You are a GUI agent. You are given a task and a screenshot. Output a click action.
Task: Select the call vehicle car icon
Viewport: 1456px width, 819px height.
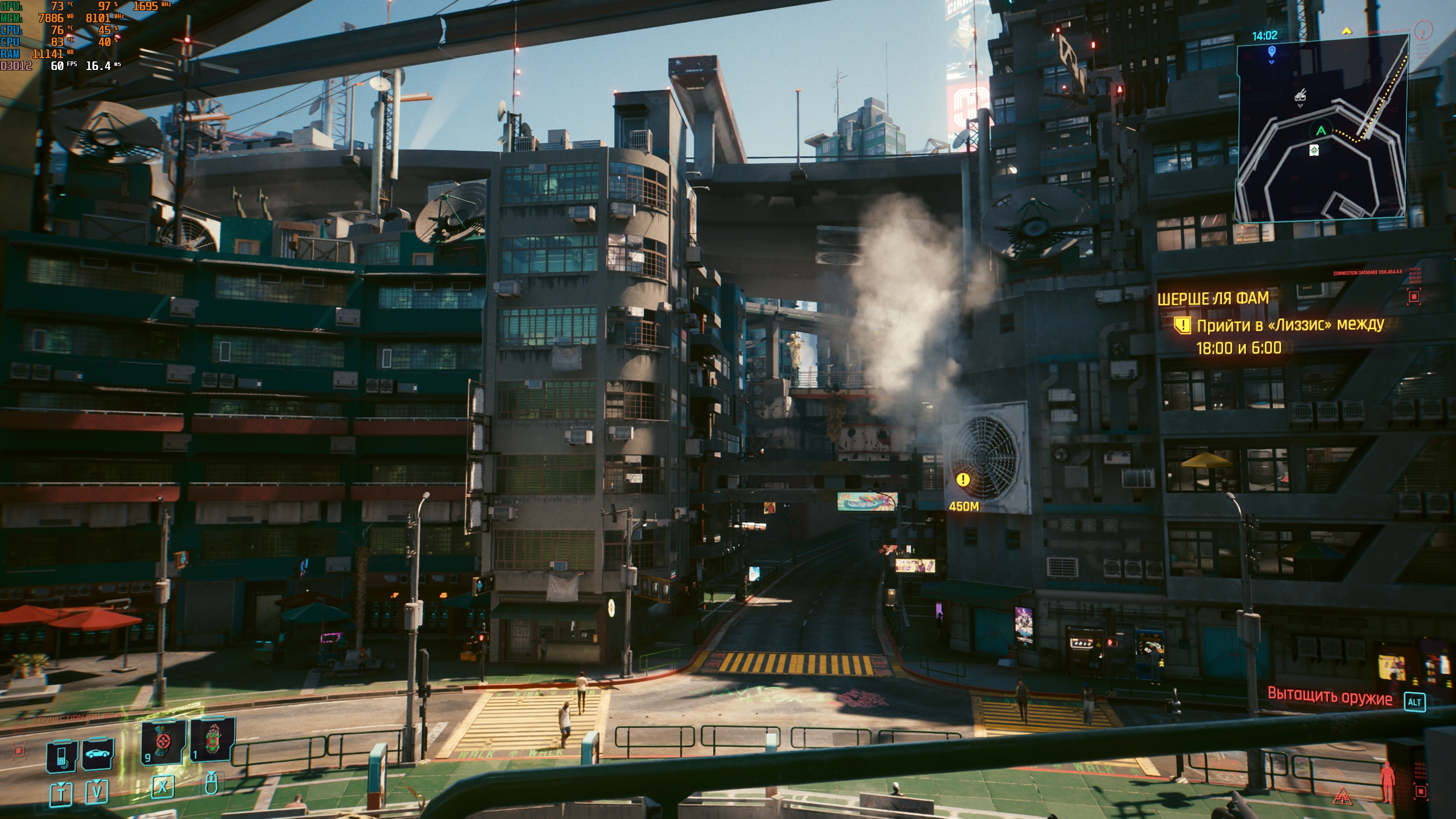98,754
